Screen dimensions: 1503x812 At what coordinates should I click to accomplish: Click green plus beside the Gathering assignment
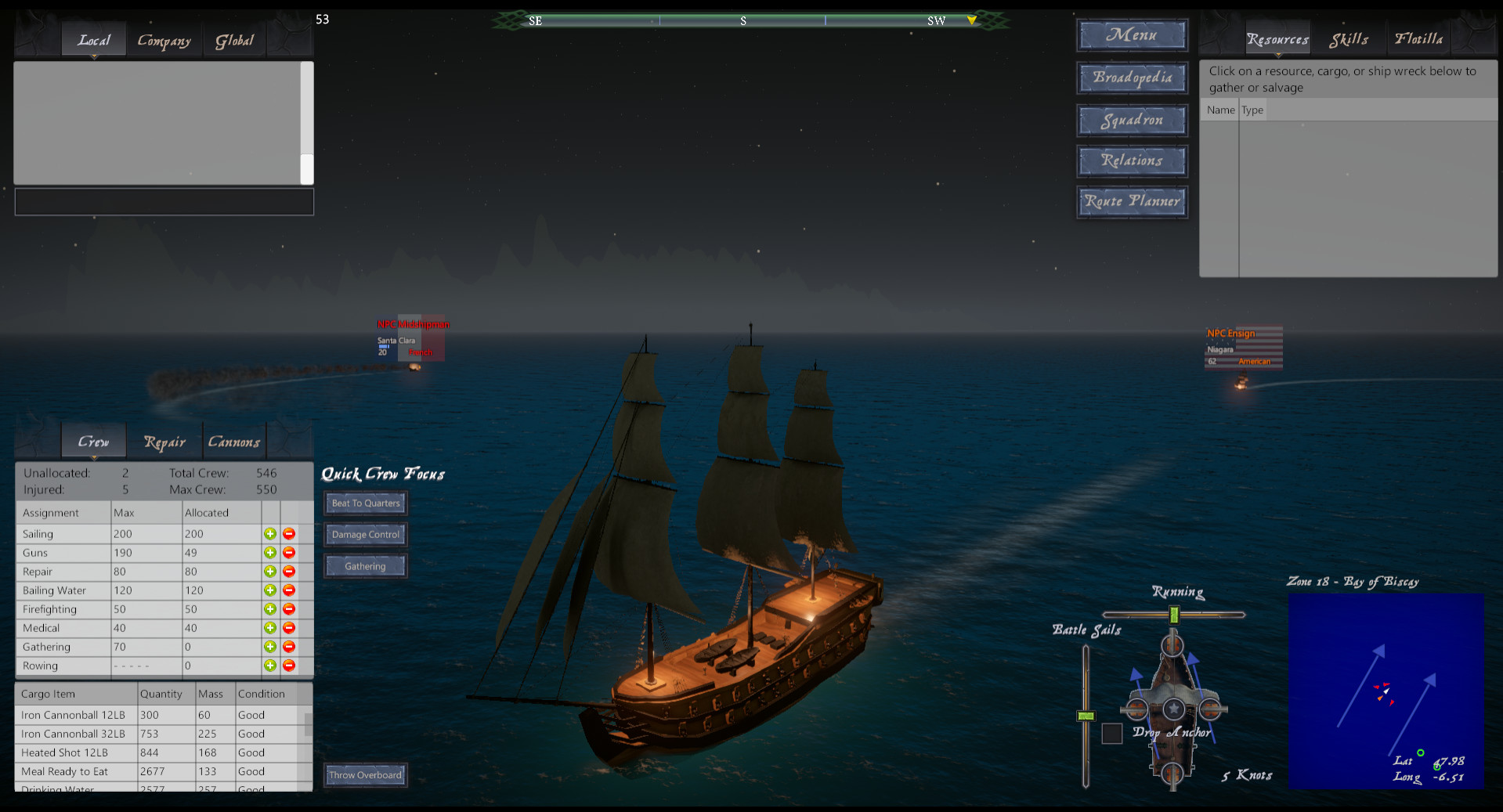(270, 647)
